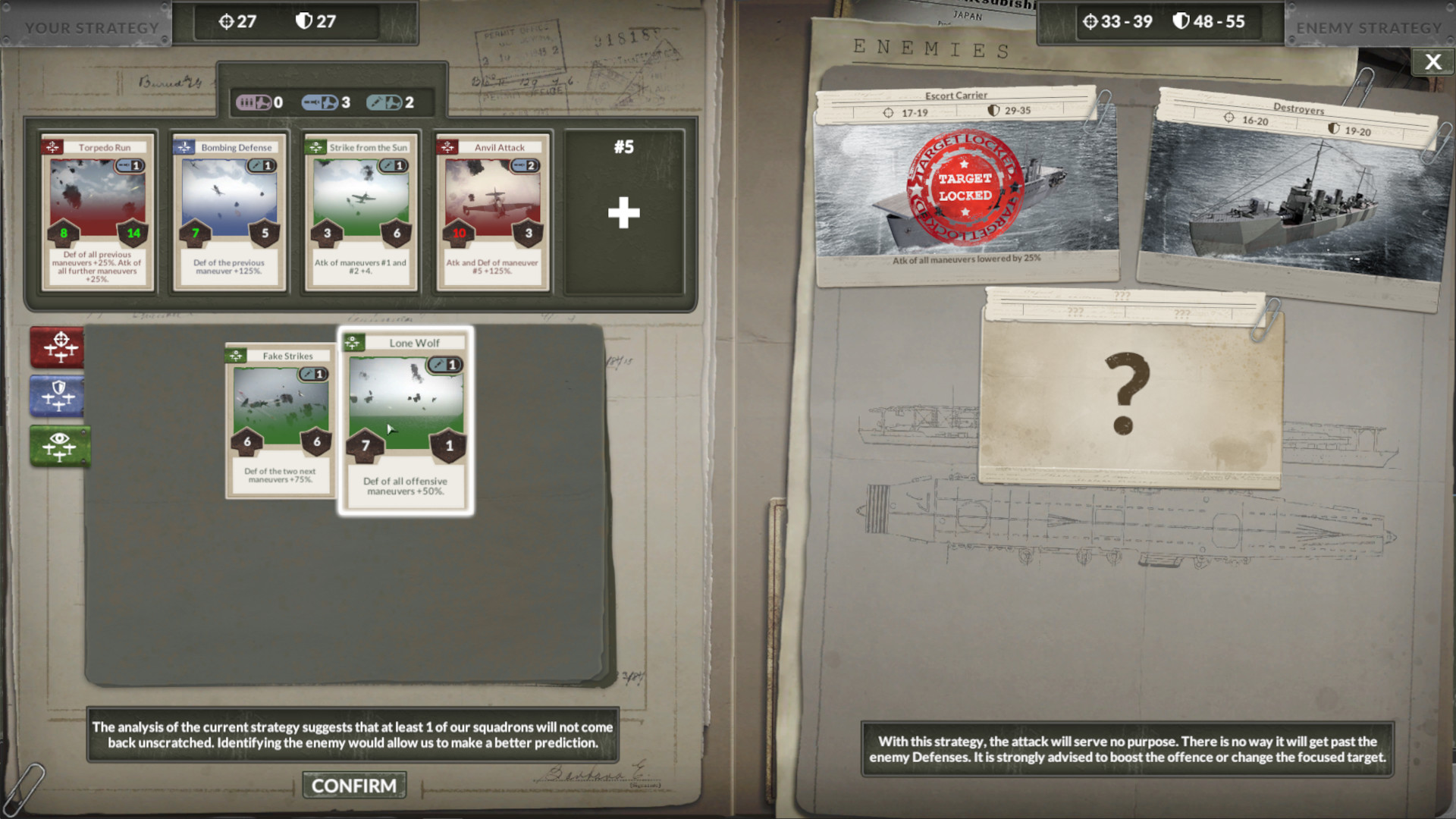
Task: Click the plus to add a fifth maneuver
Action: coord(623,213)
